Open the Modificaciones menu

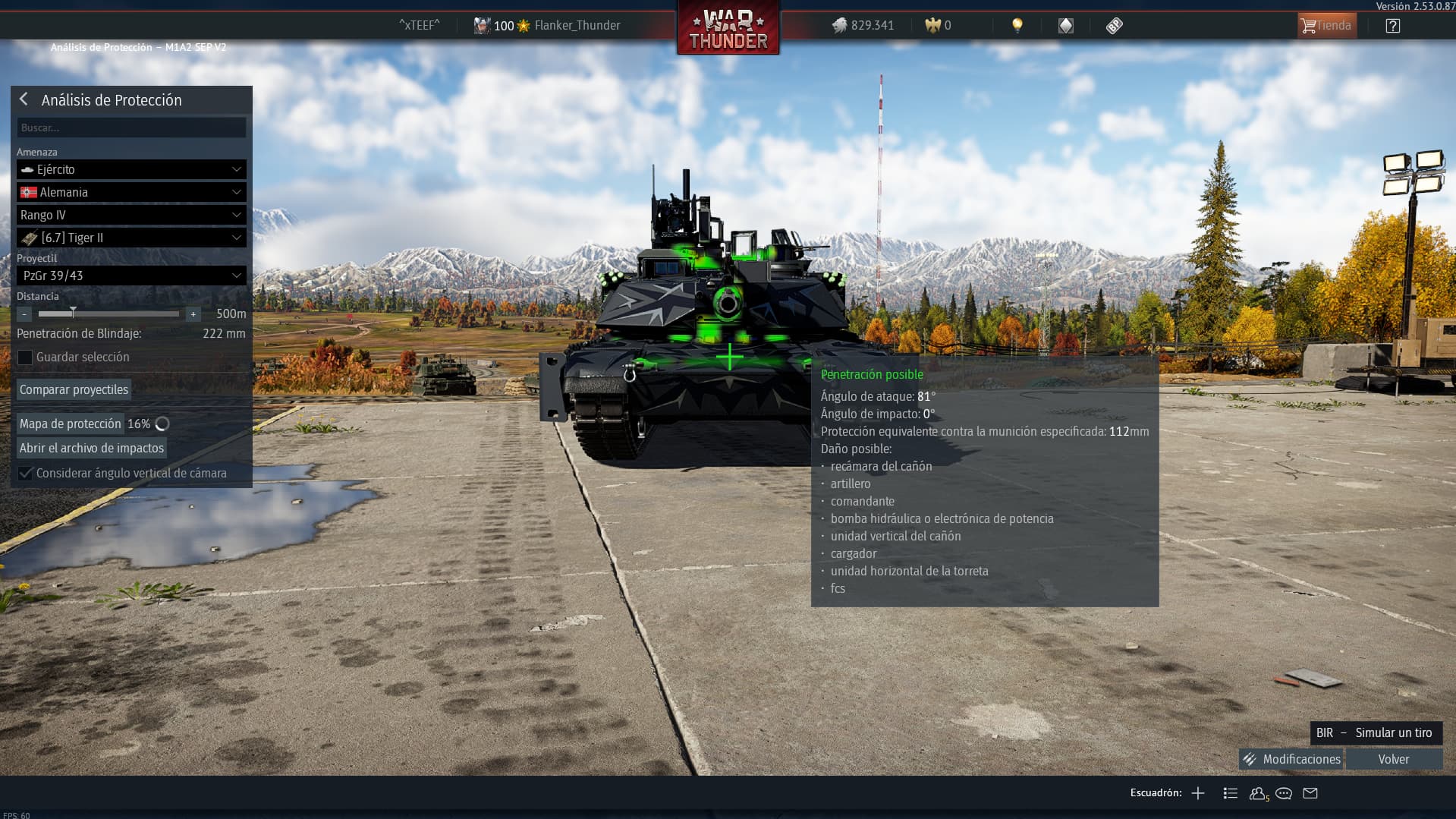coord(1291,759)
